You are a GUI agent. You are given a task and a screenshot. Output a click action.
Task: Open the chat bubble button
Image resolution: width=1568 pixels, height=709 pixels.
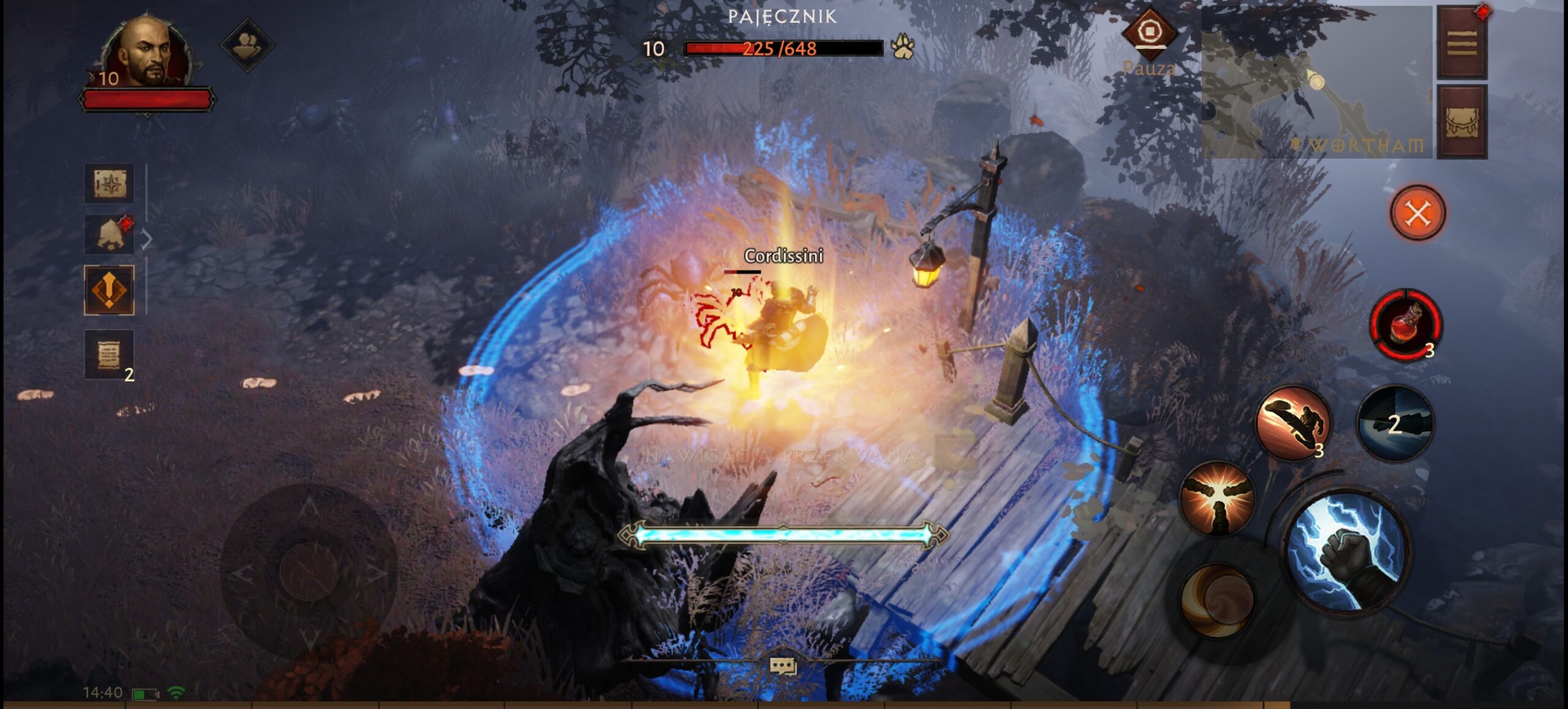(x=783, y=666)
